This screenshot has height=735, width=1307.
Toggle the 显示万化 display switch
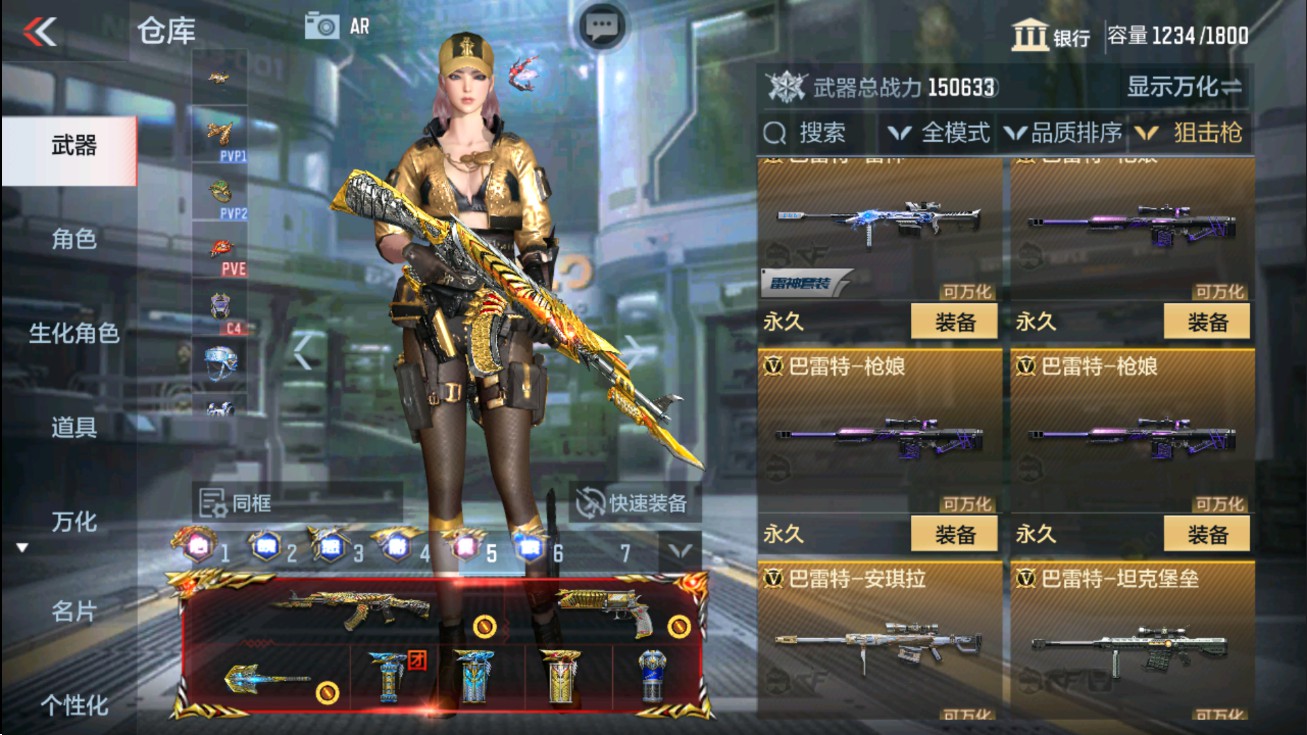[x=1185, y=88]
